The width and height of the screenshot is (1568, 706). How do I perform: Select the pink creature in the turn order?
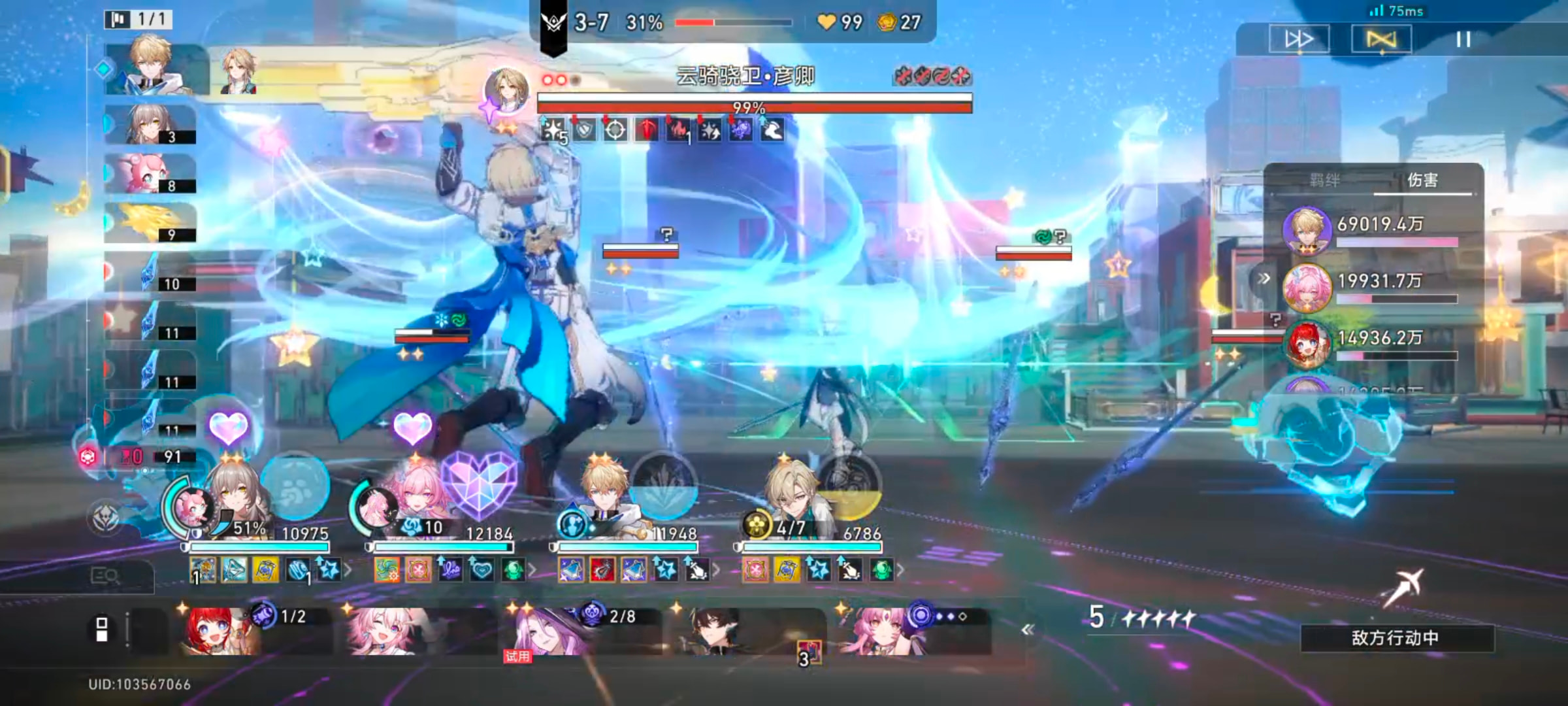(149, 174)
